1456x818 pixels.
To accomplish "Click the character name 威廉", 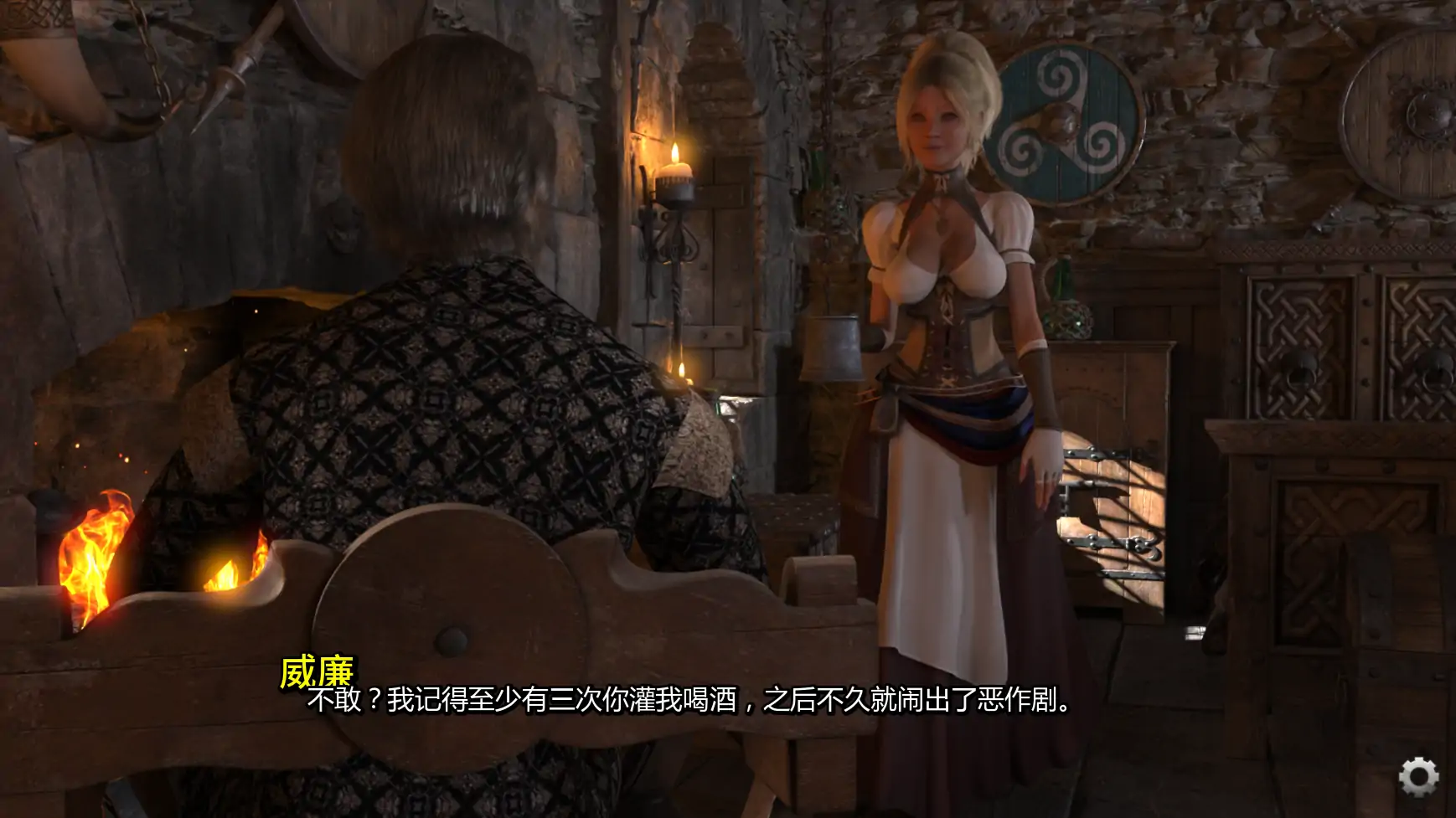I will pos(318,670).
